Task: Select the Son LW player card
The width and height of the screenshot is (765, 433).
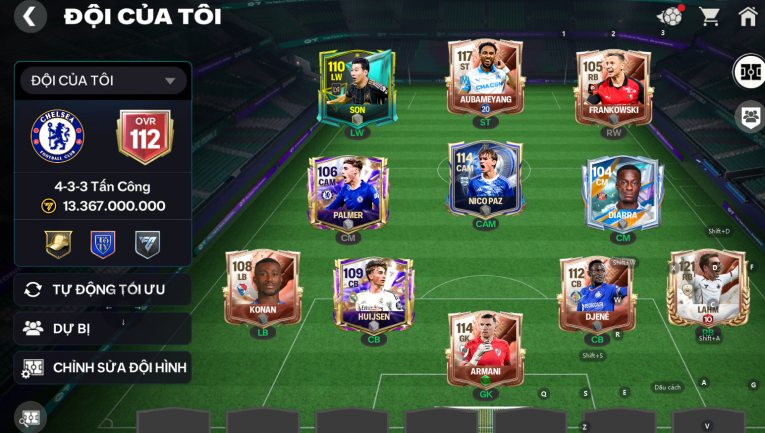Action: 356,90
